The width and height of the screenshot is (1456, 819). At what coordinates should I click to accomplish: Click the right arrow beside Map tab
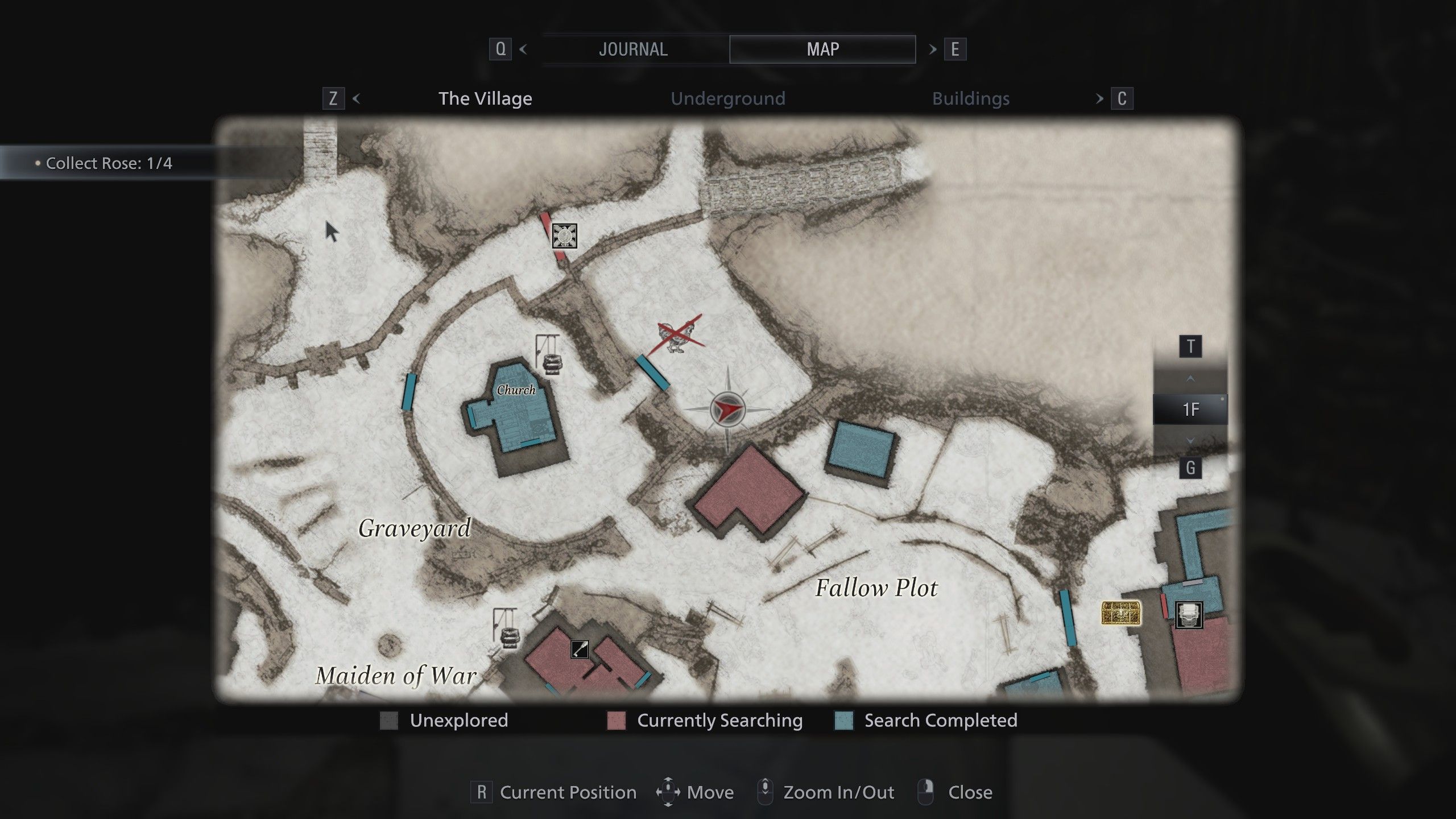click(x=933, y=49)
